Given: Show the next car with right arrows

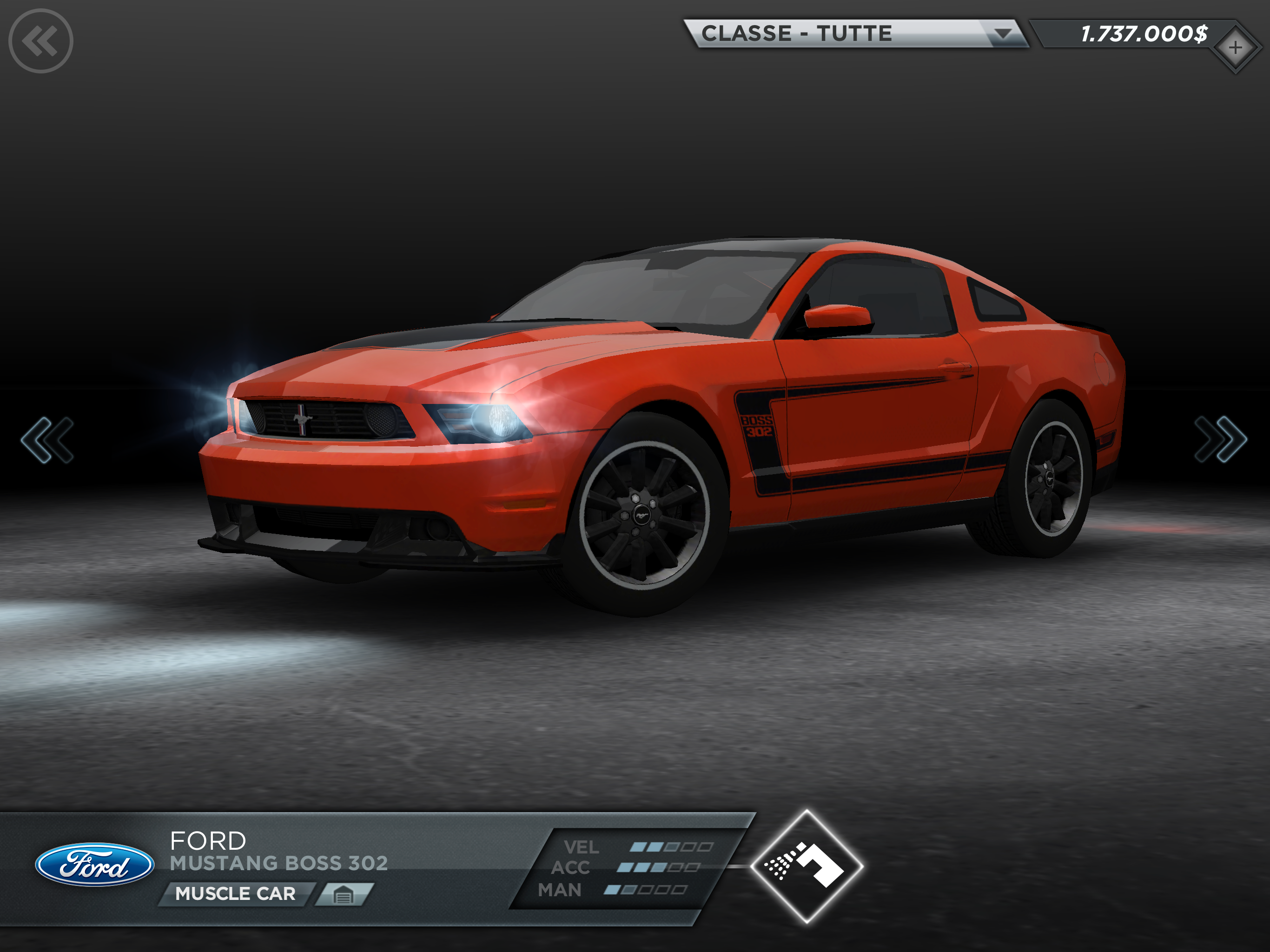Looking at the screenshot, I should pos(1220,440).
